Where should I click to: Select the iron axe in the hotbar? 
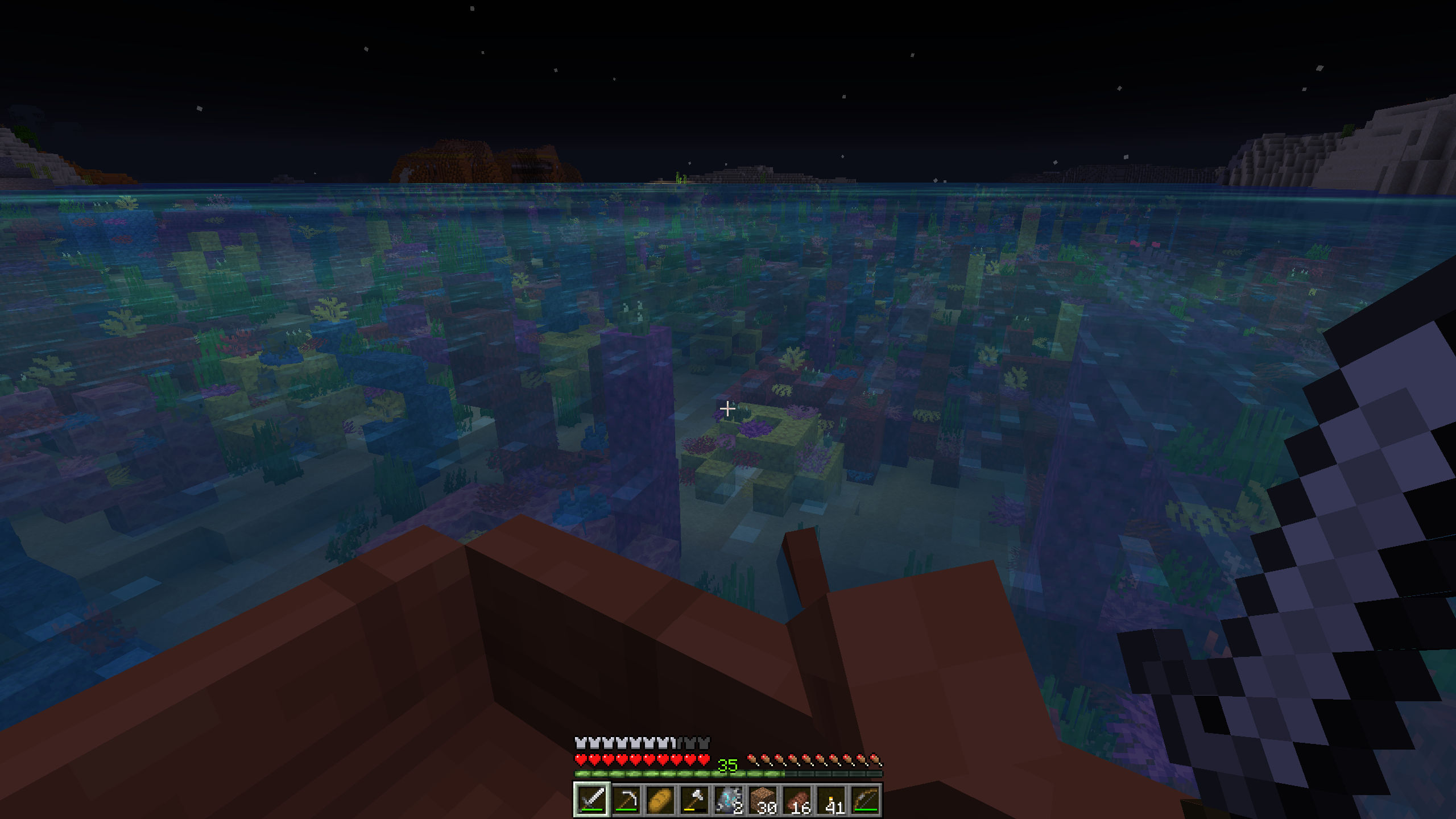pos(694,800)
